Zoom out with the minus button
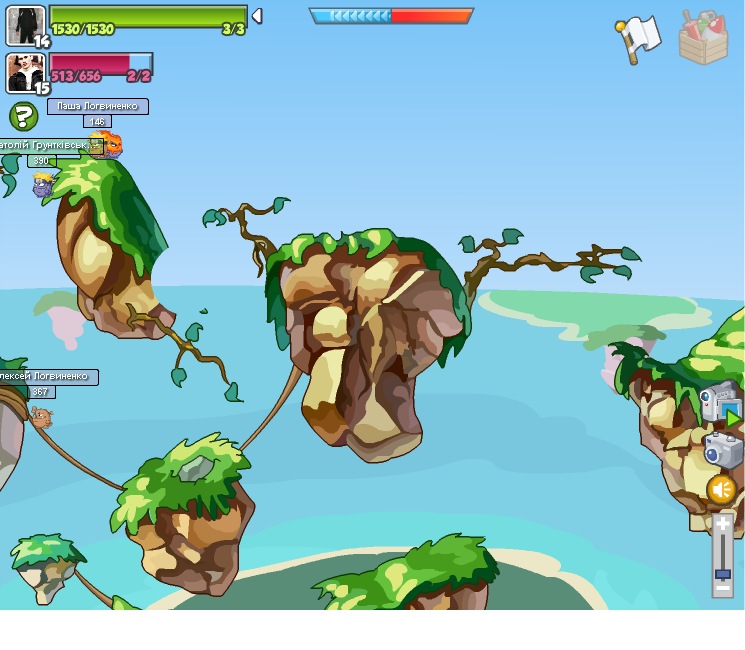Screen dimensions: 745x650 pyautogui.click(x=723, y=590)
